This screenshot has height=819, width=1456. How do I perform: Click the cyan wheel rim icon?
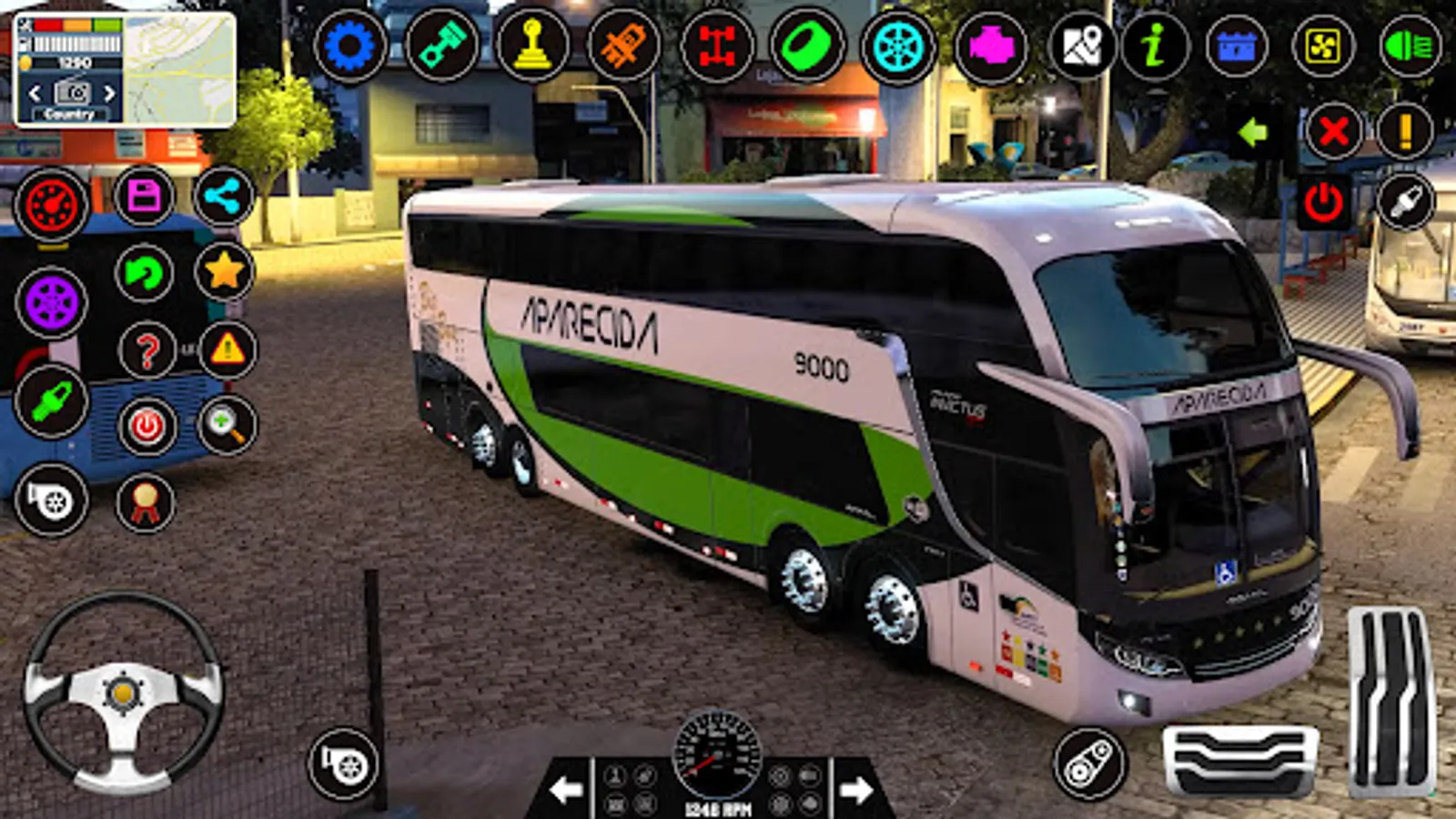pyautogui.click(x=897, y=45)
